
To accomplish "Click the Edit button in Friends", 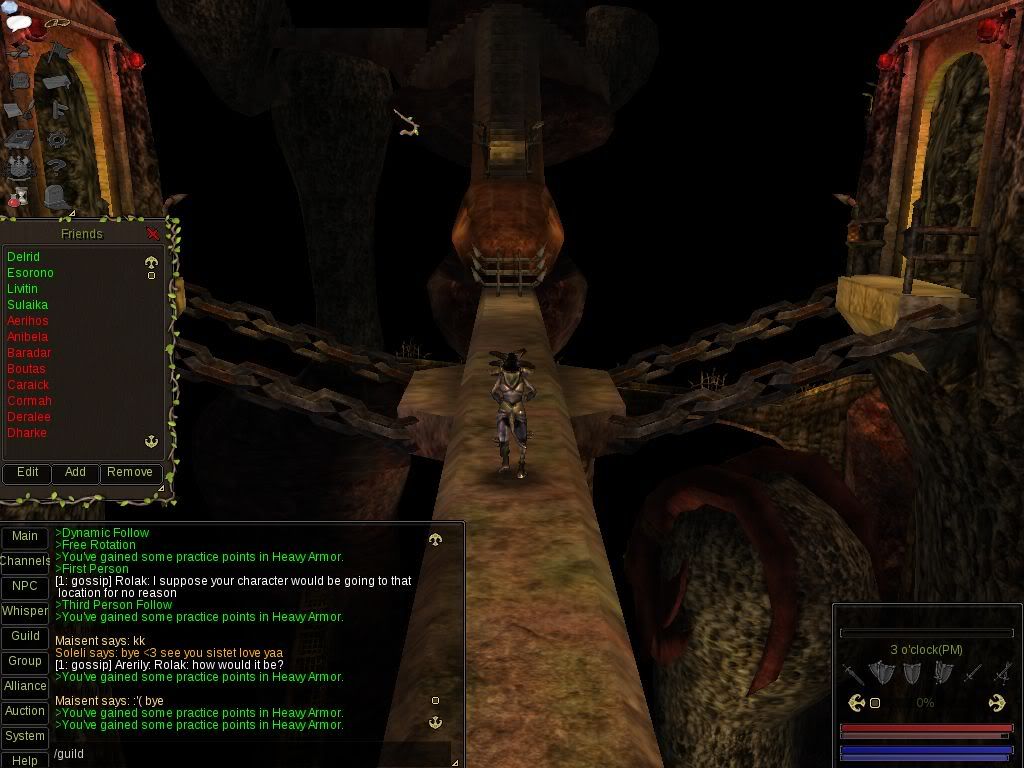I will click(27, 472).
